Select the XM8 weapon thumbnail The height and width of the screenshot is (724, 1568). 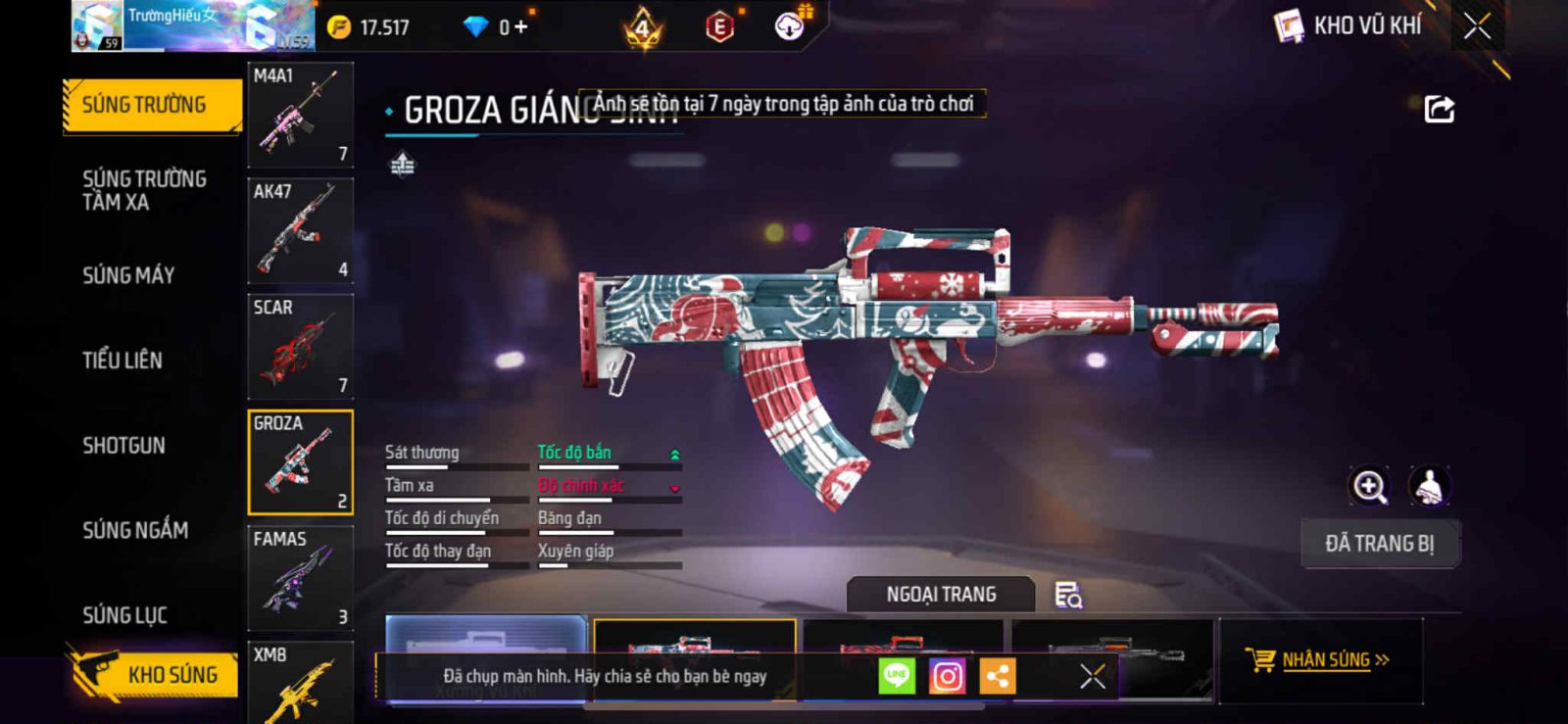tap(300, 684)
